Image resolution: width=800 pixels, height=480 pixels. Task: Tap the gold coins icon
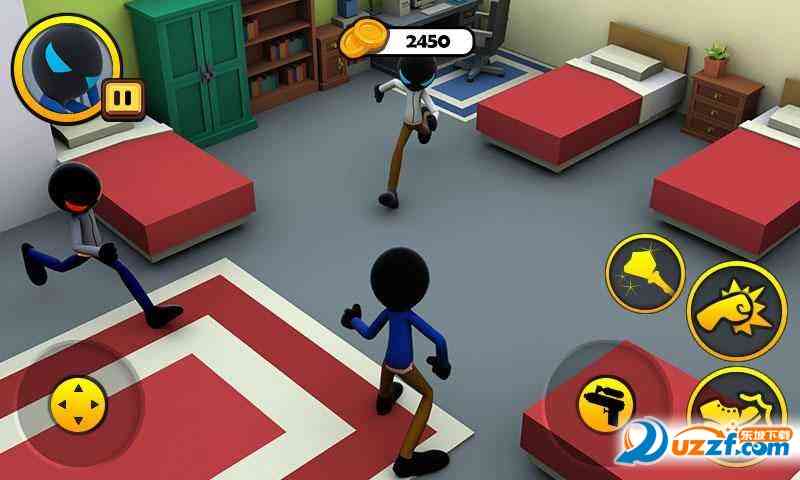(x=360, y=42)
